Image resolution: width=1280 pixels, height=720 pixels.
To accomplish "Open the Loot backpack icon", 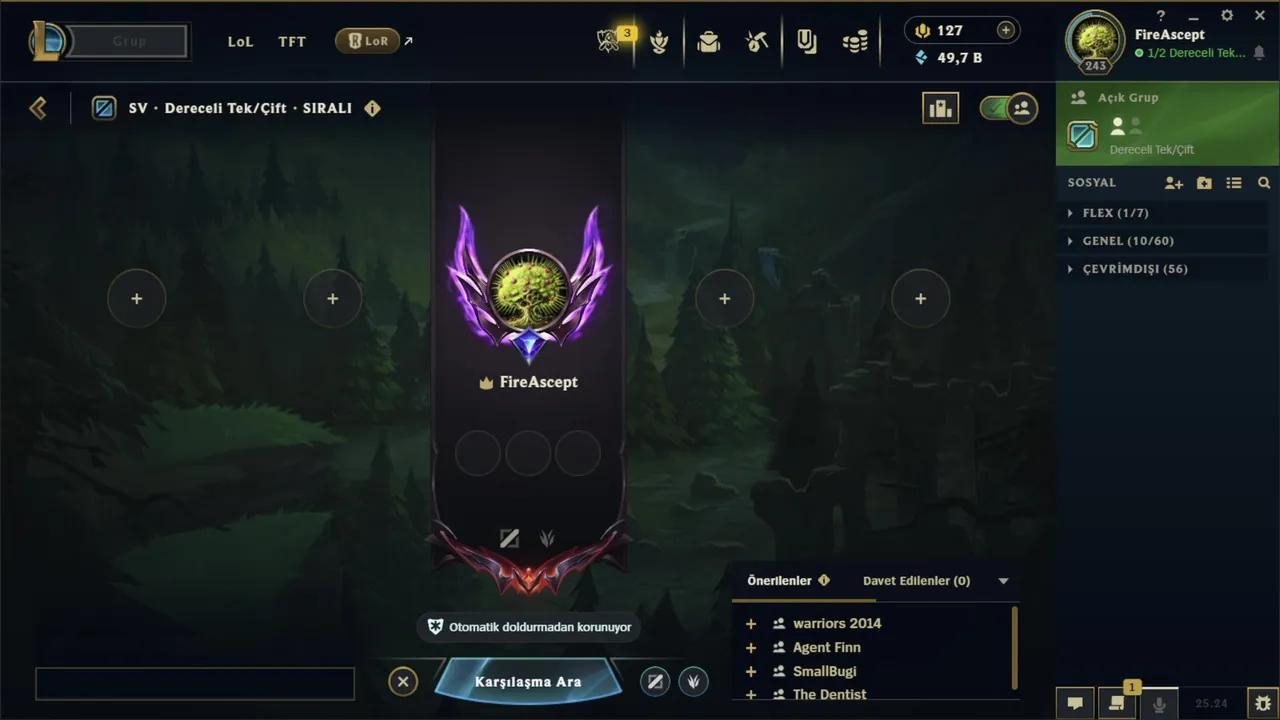I will tap(708, 41).
